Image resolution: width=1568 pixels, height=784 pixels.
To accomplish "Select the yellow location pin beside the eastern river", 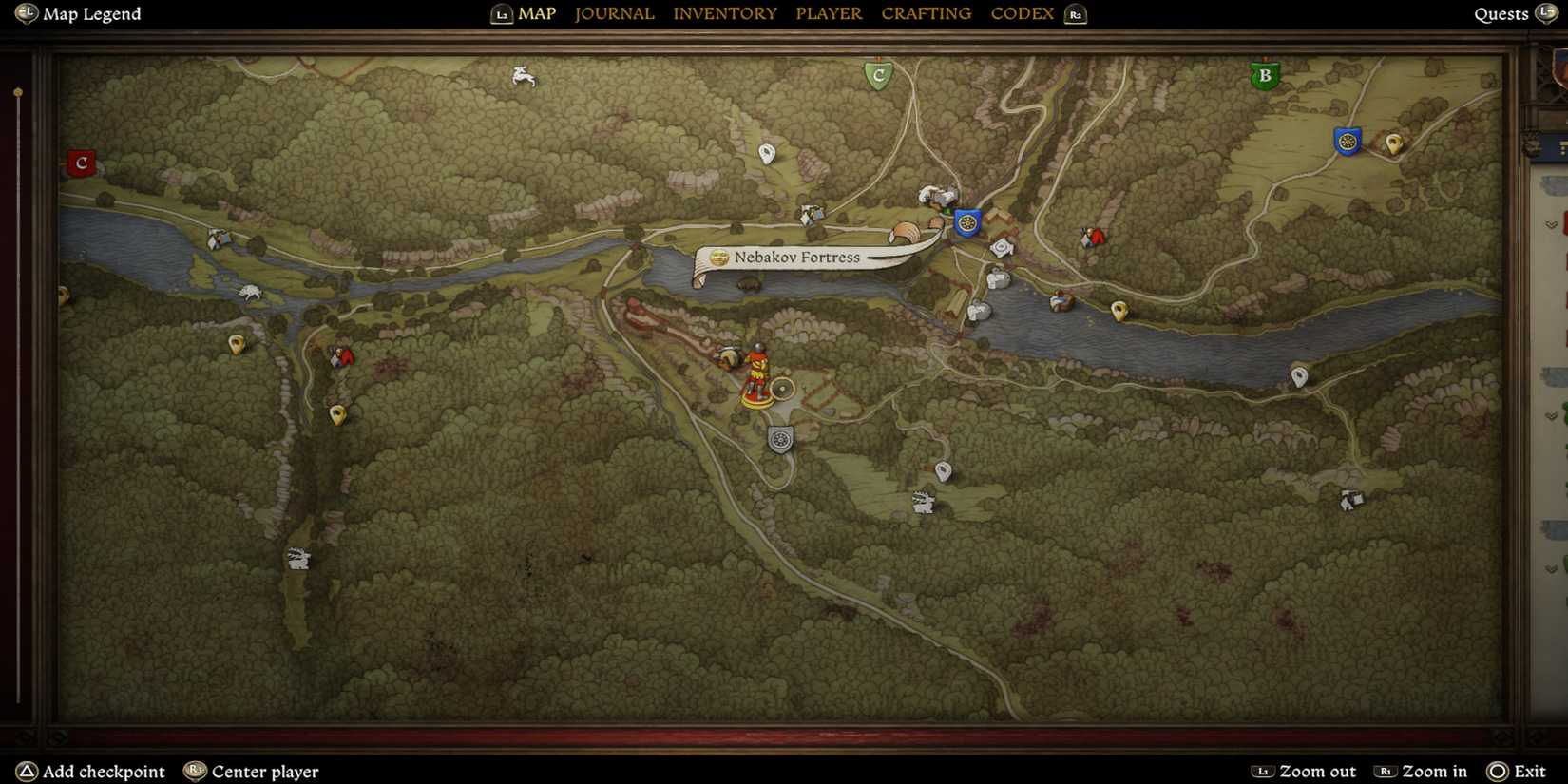I will pos(1118,309).
